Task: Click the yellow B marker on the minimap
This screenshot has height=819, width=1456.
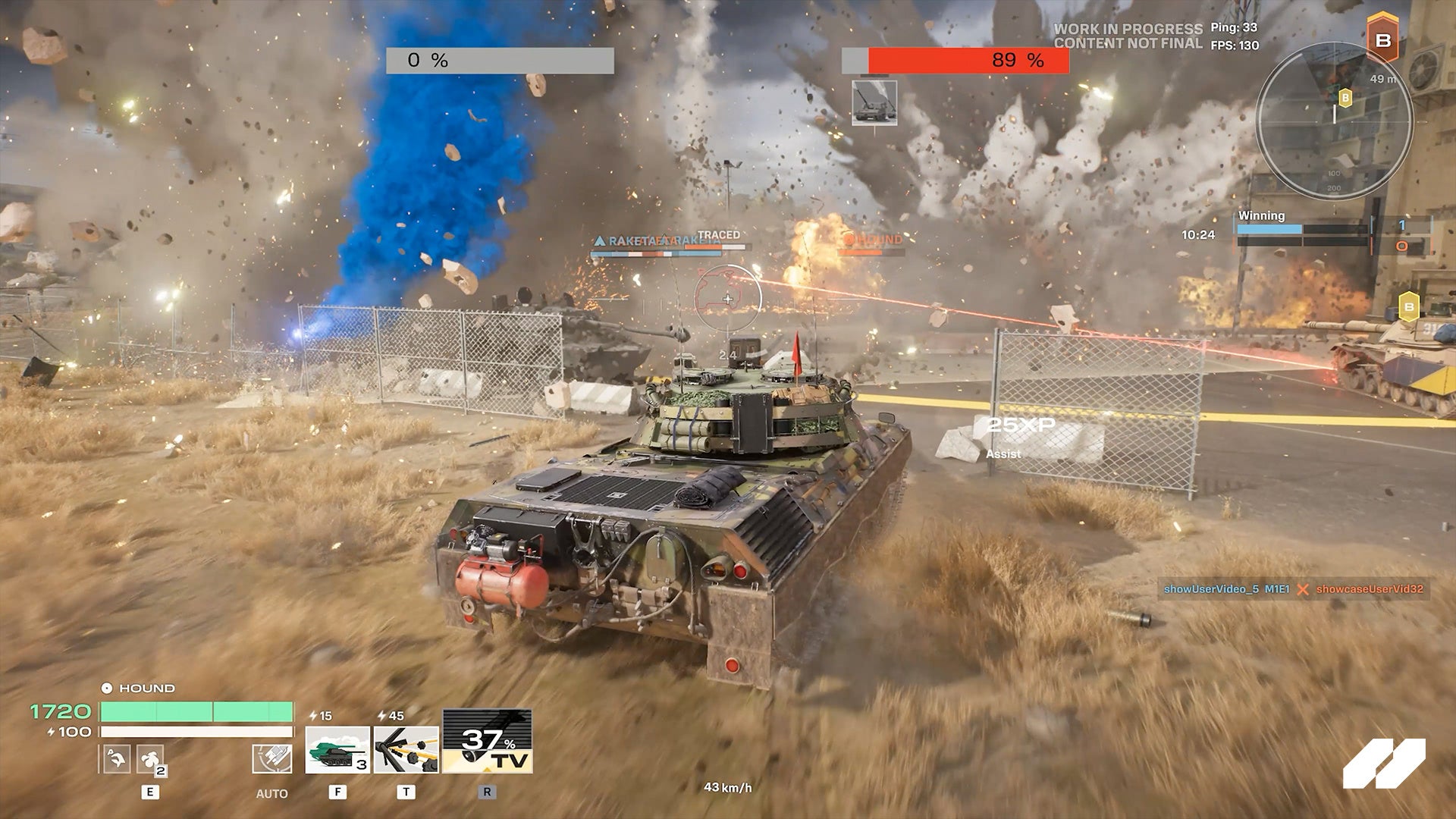Action: point(1345,98)
